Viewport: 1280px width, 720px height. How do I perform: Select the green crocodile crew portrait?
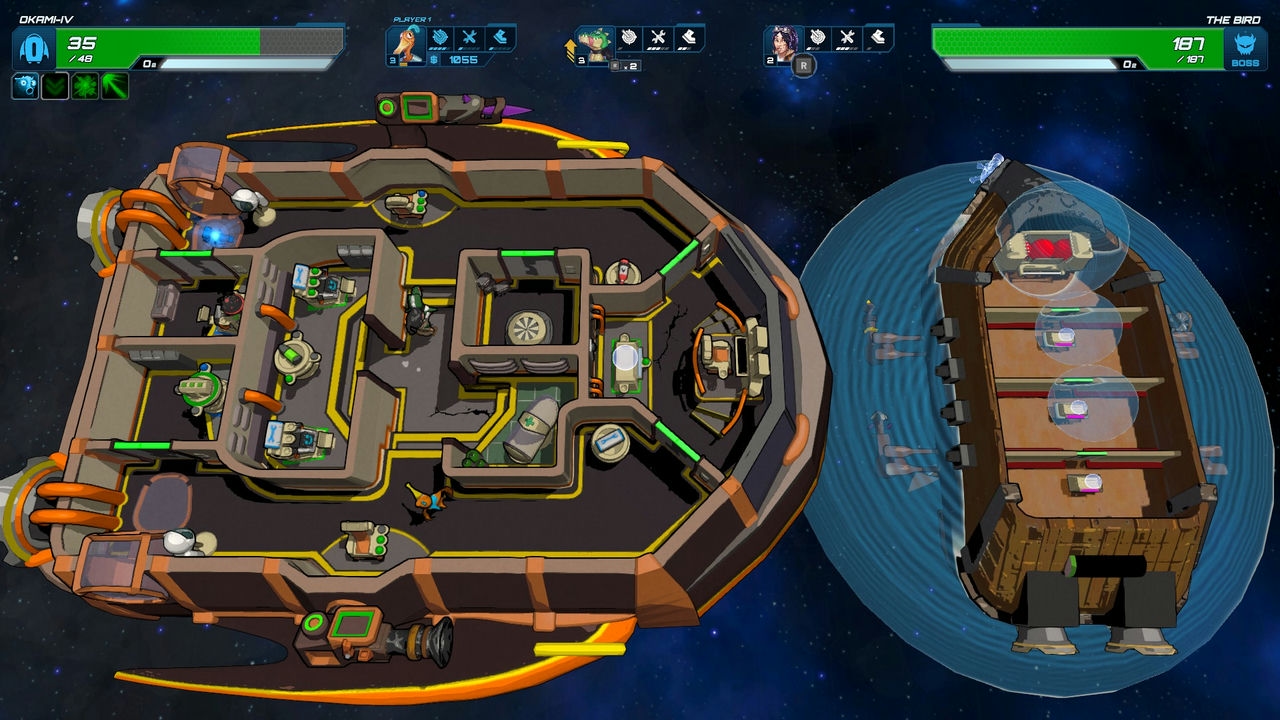(x=595, y=44)
